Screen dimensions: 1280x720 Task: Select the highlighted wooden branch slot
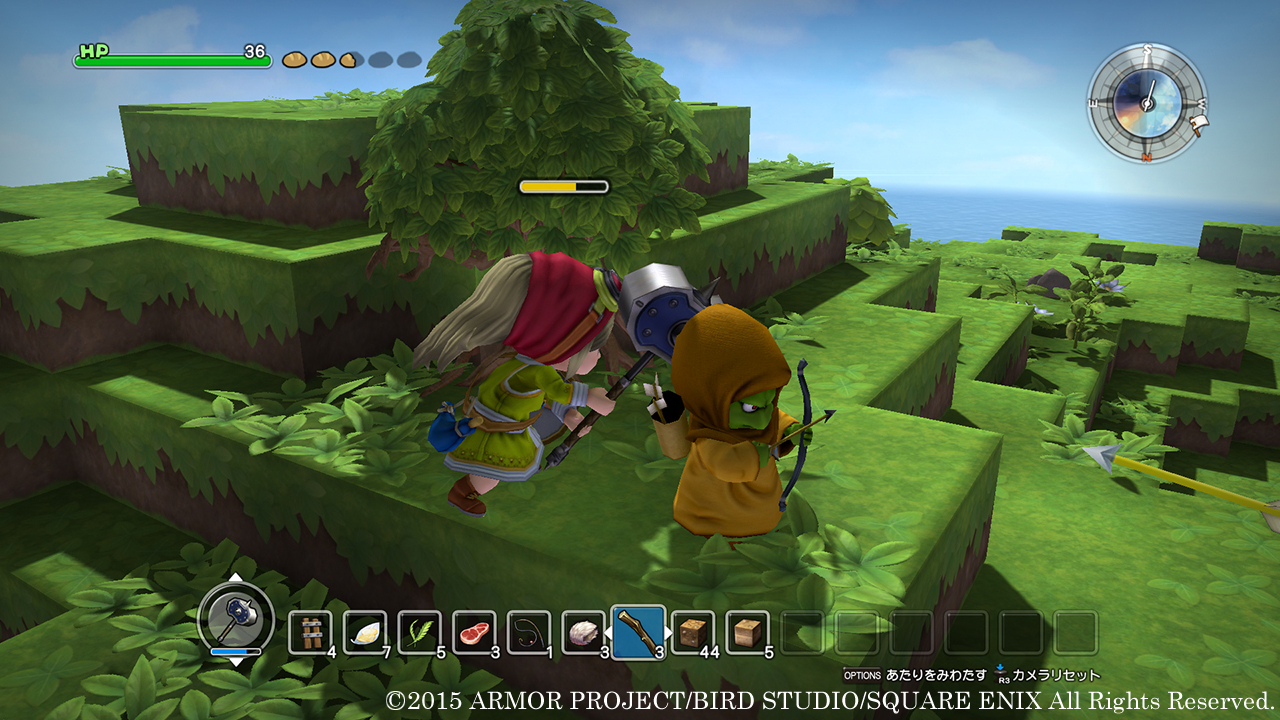pyautogui.click(x=638, y=633)
